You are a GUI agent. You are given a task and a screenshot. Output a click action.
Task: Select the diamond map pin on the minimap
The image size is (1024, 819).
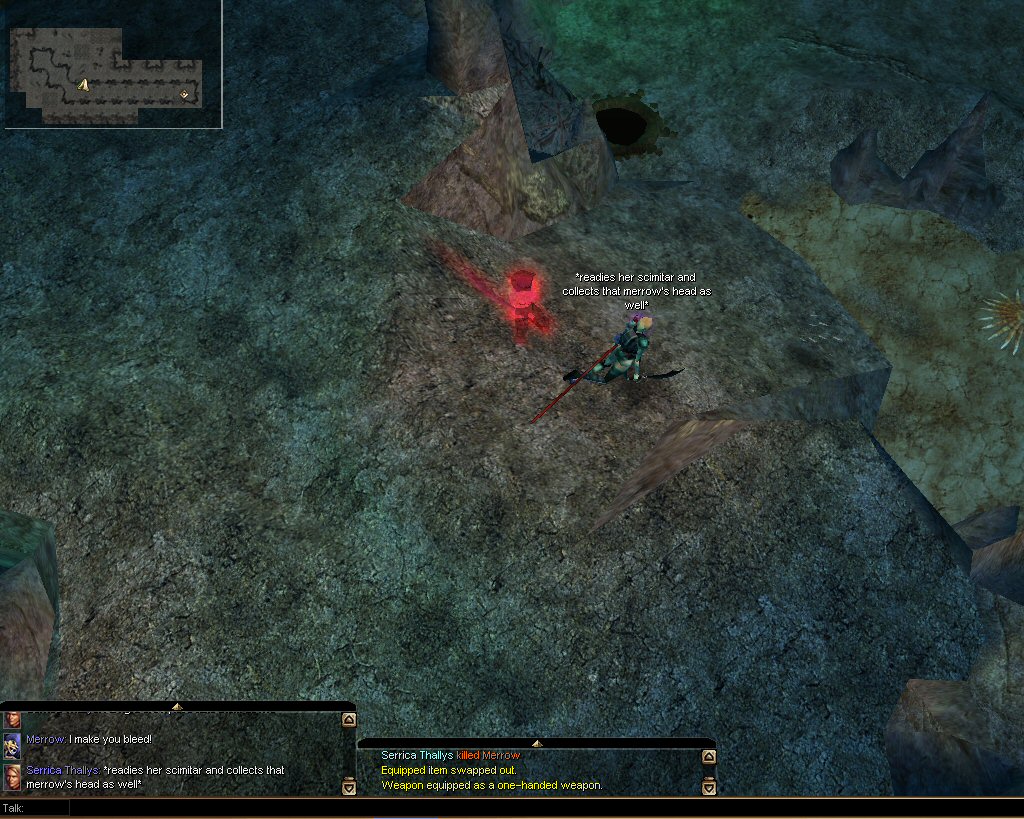tap(184, 95)
